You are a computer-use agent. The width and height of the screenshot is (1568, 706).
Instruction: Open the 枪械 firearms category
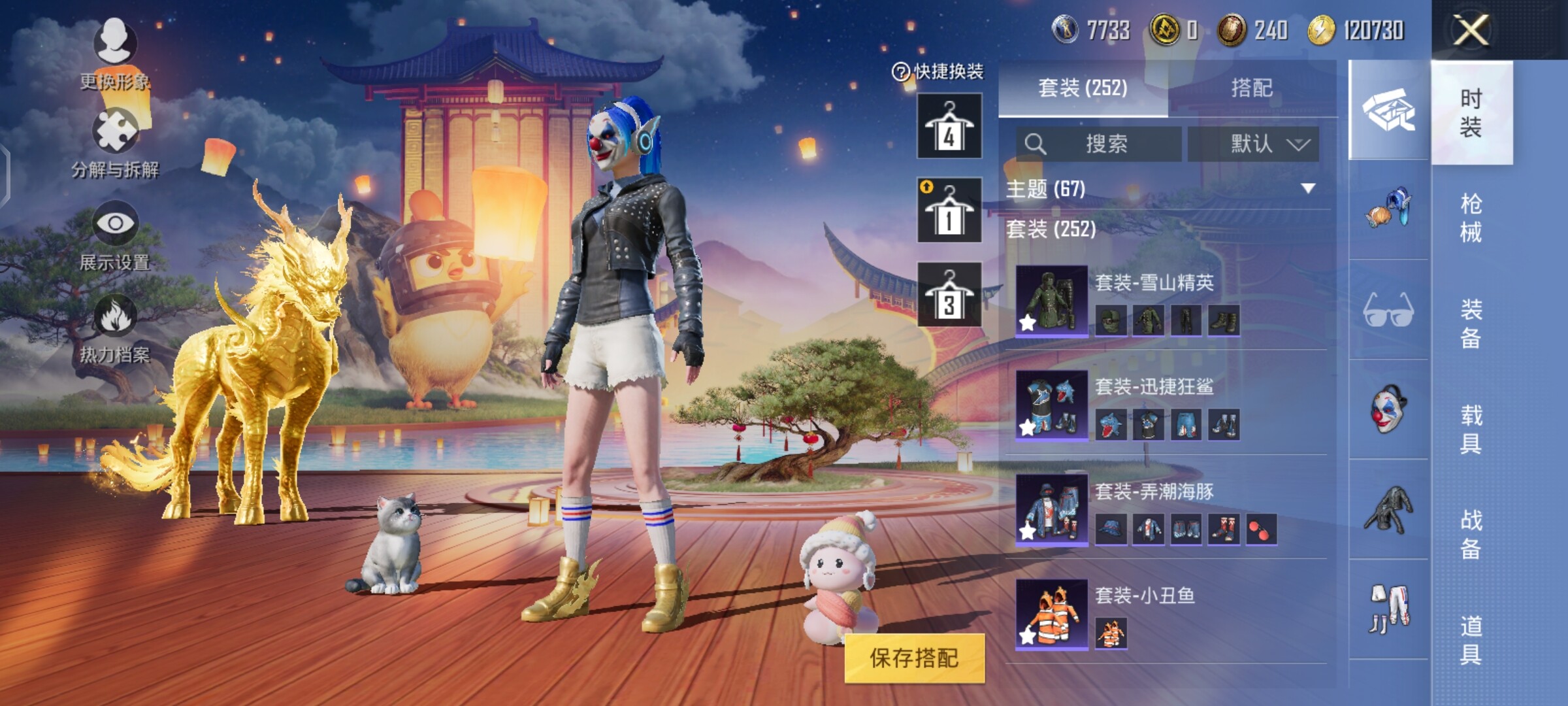pyautogui.click(x=1471, y=218)
